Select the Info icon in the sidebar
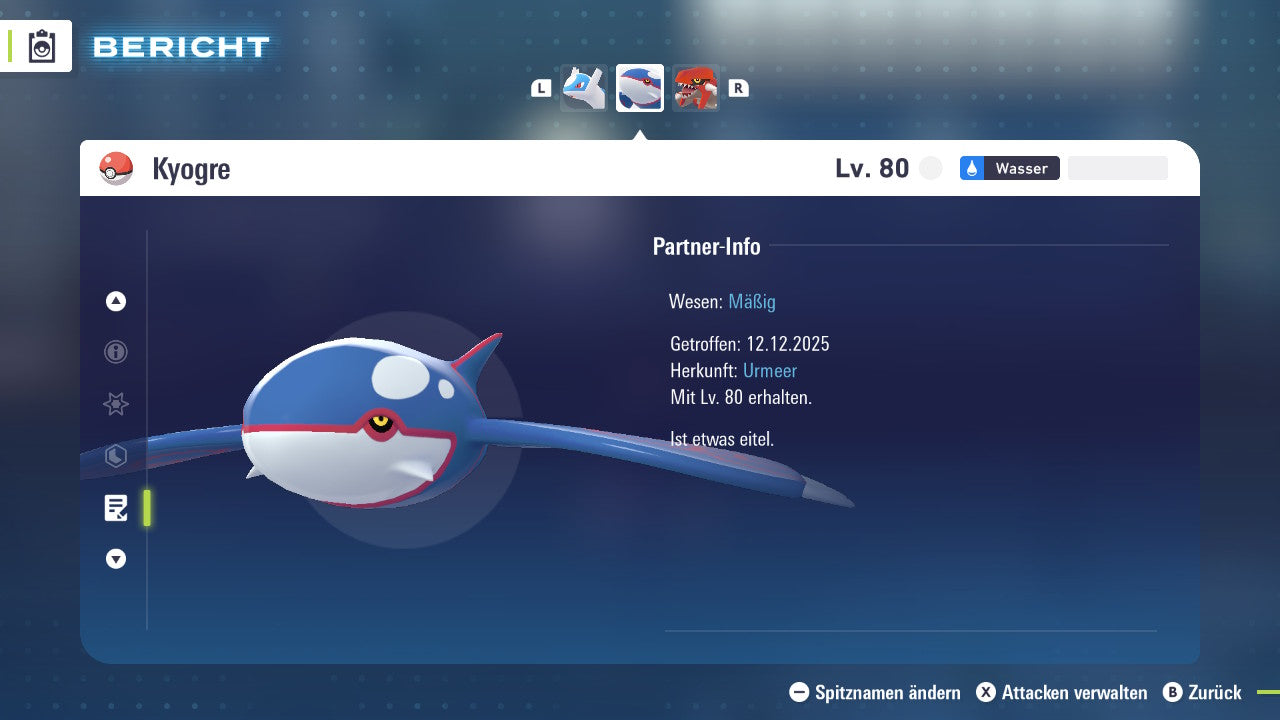 coord(115,352)
